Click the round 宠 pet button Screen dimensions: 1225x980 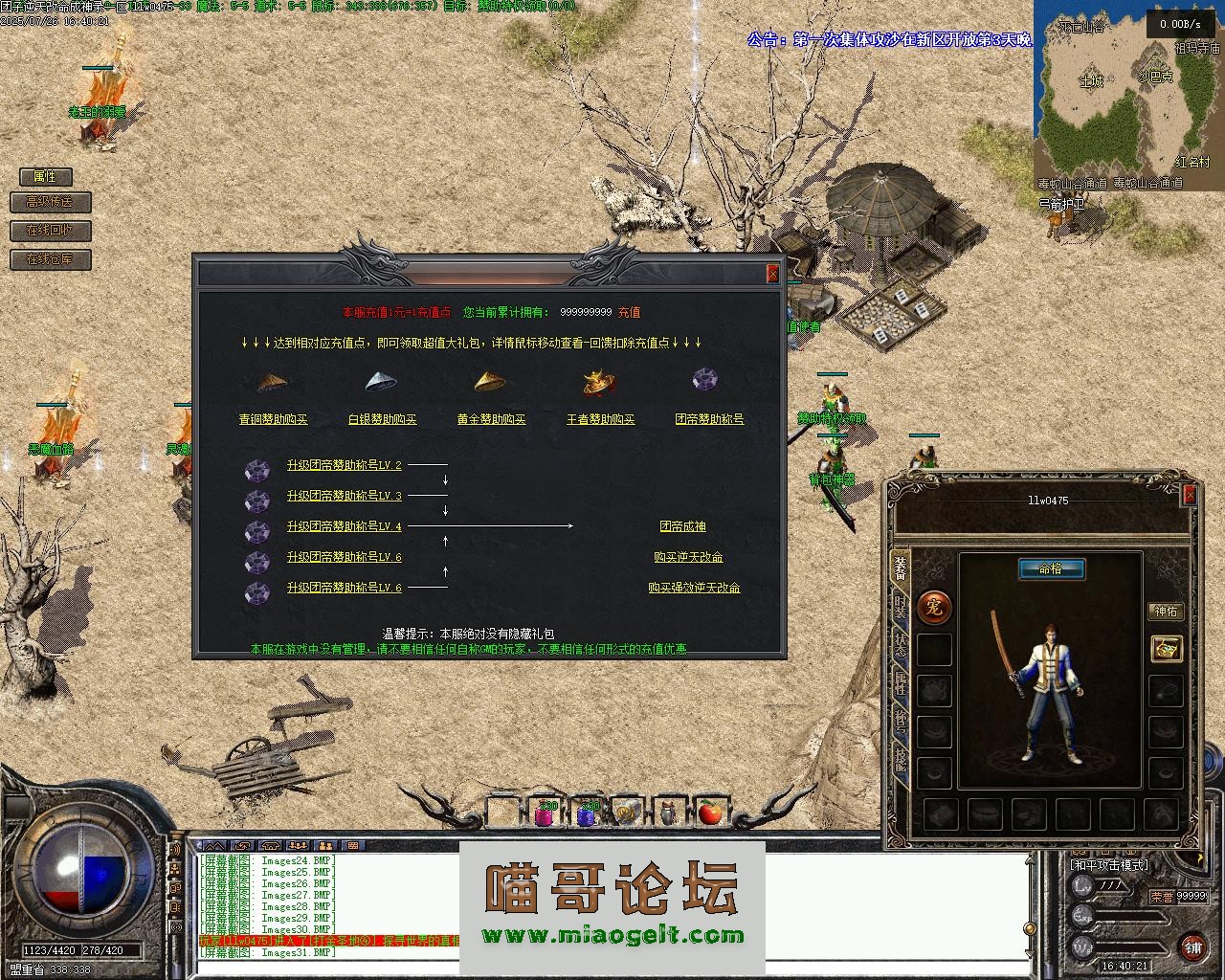click(x=934, y=606)
